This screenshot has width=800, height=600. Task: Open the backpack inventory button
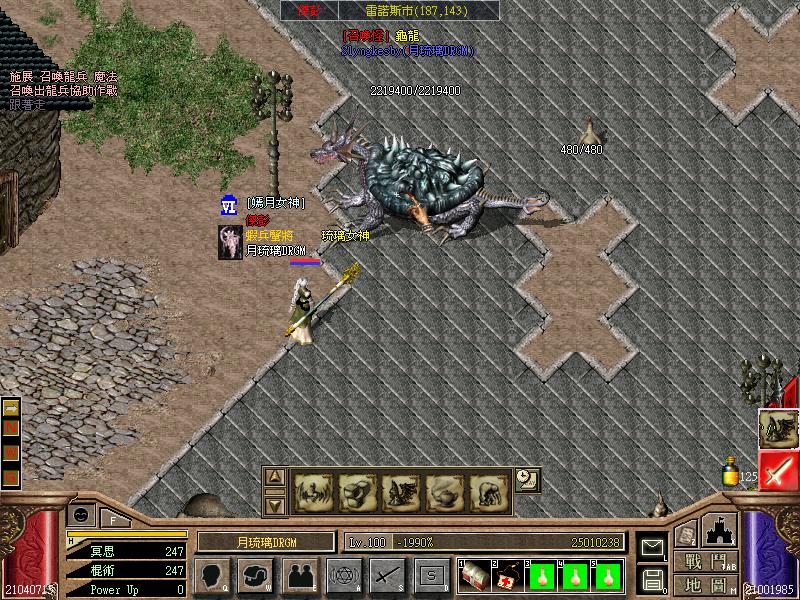click(x=256, y=575)
